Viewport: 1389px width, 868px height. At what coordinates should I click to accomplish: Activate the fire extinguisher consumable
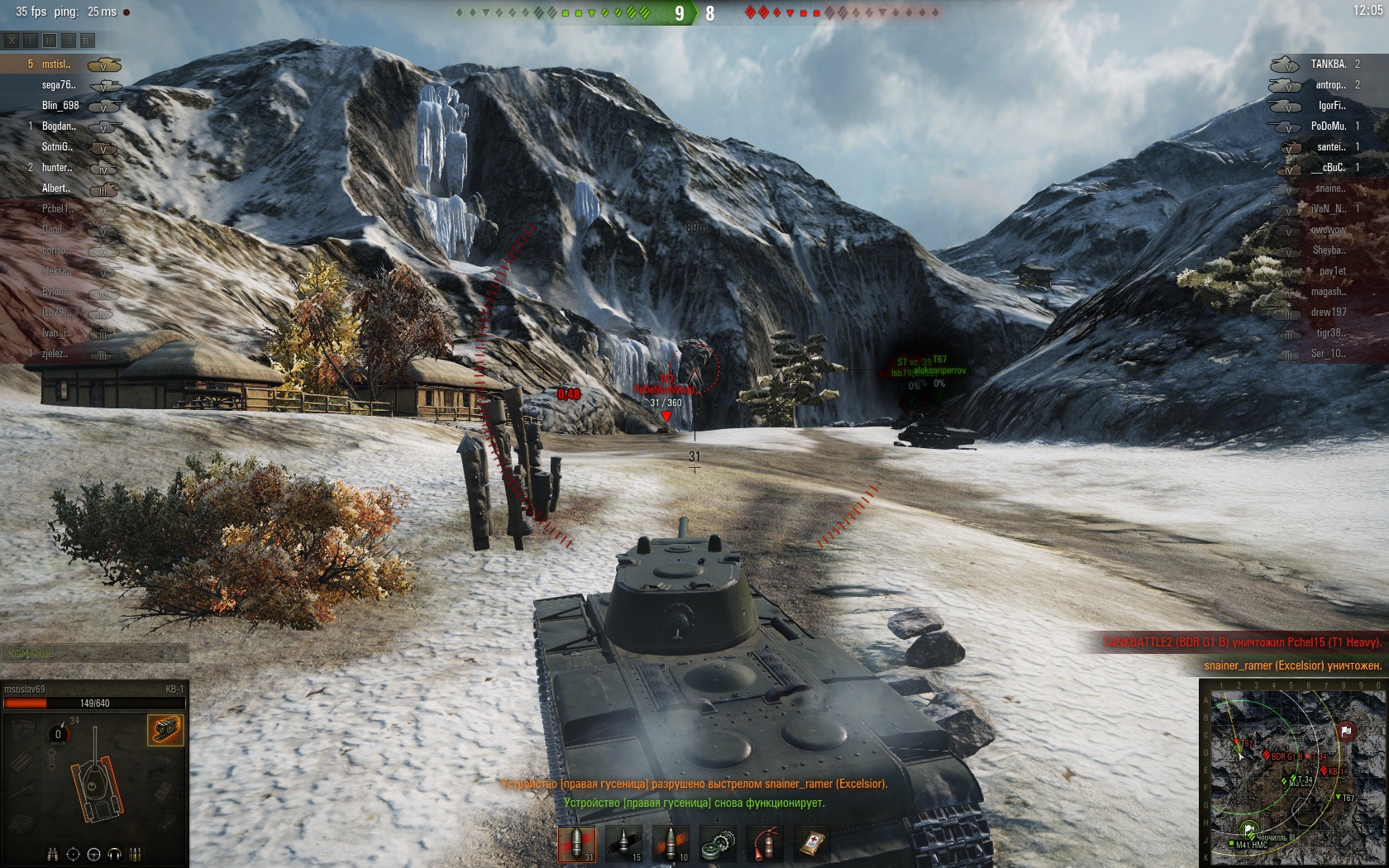[765, 843]
